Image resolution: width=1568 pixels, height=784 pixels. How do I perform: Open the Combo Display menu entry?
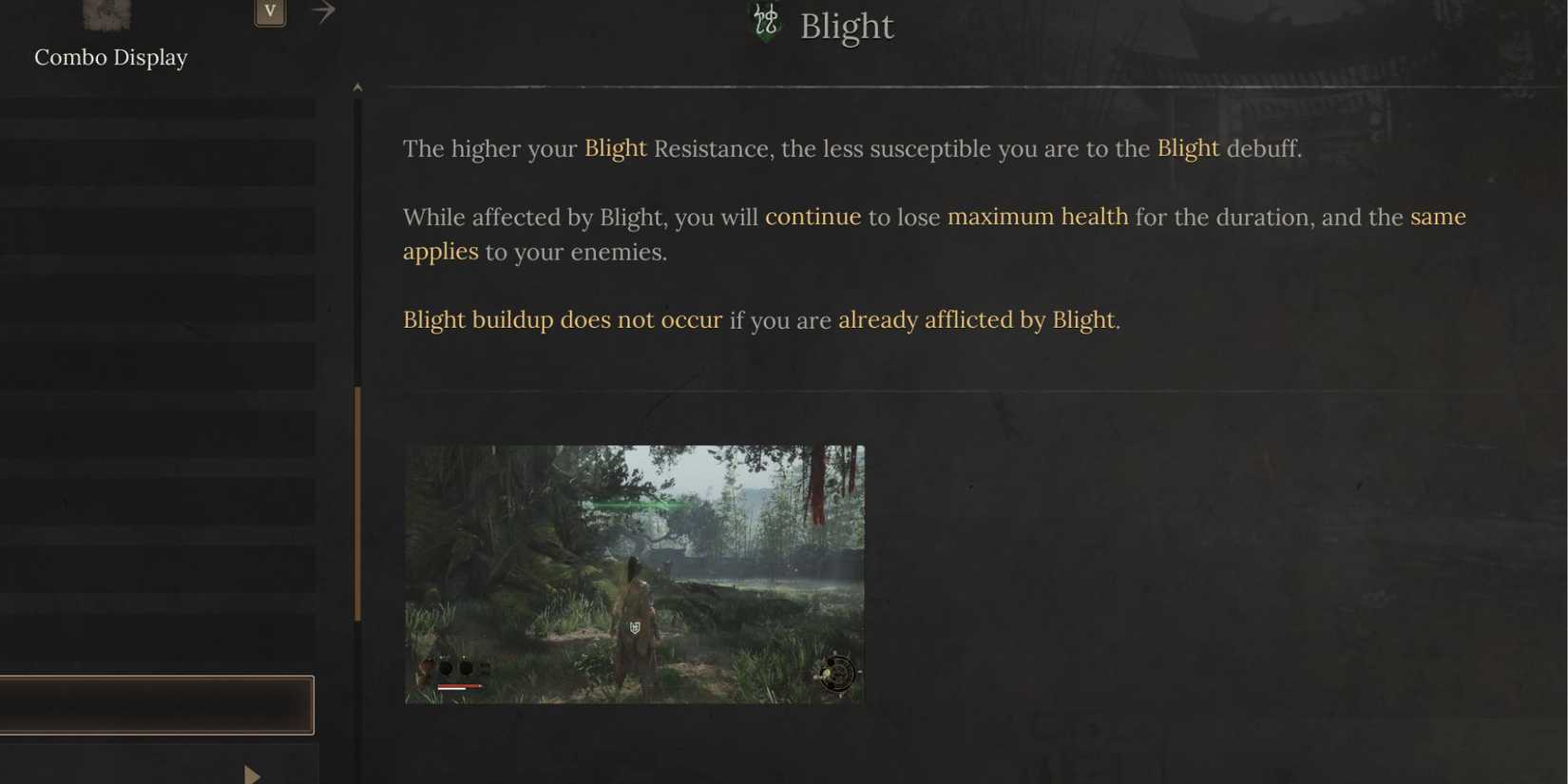(x=110, y=57)
